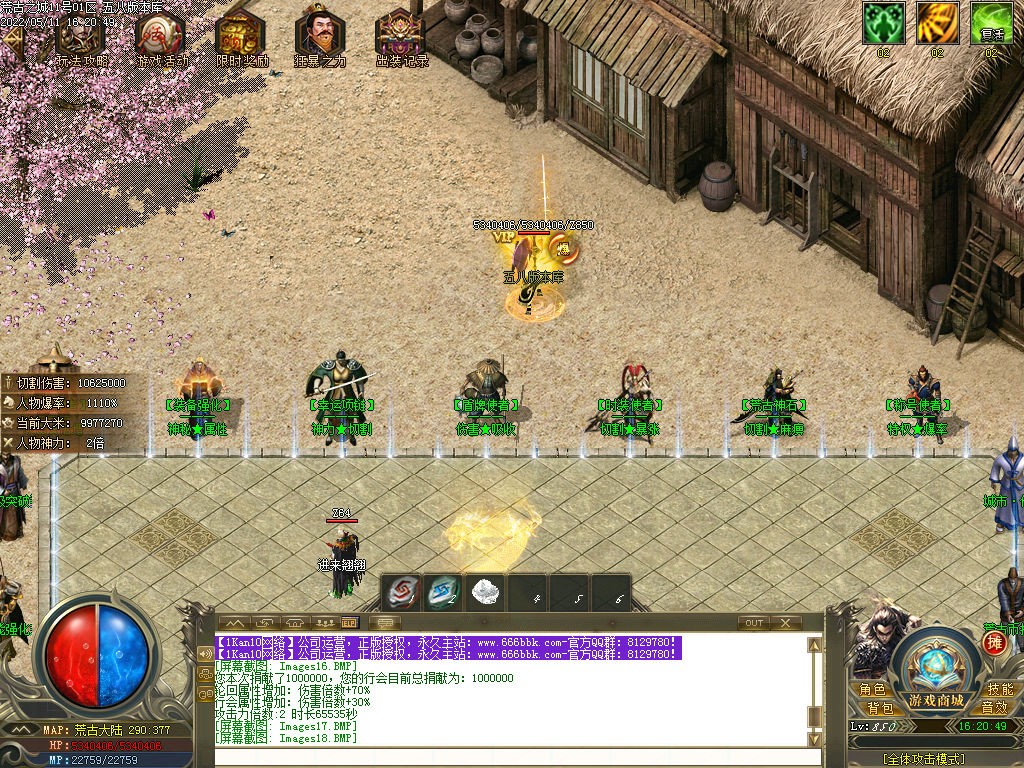Viewport: 1024px width, 768px height.
Task: Click the red 摊 stall button
Action: click(995, 643)
